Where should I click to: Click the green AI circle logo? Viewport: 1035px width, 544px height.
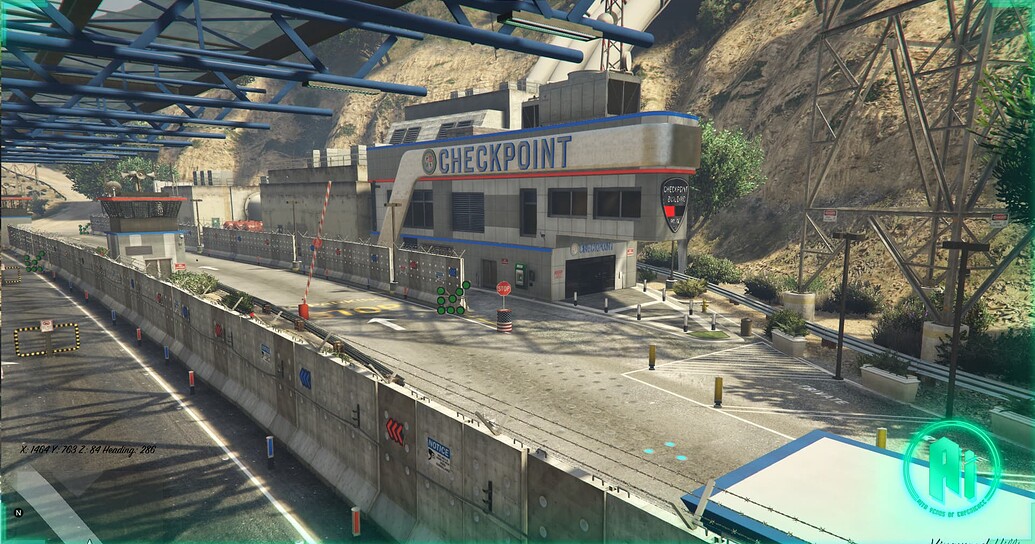(x=951, y=467)
